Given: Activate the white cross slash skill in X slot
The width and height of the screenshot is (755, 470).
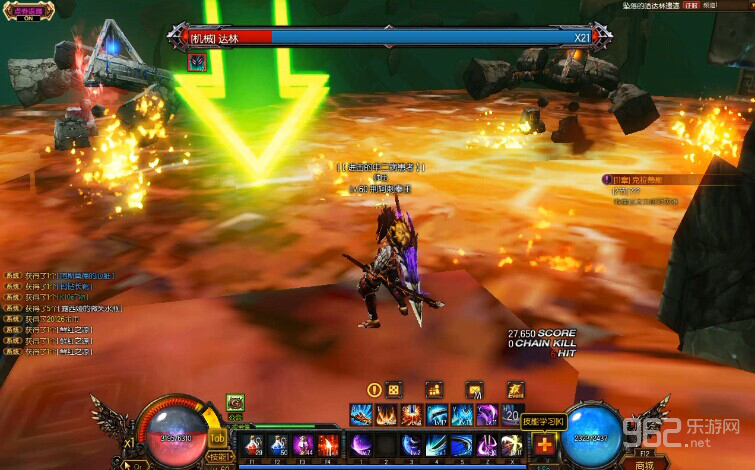Looking at the screenshot, I should 514,445.
